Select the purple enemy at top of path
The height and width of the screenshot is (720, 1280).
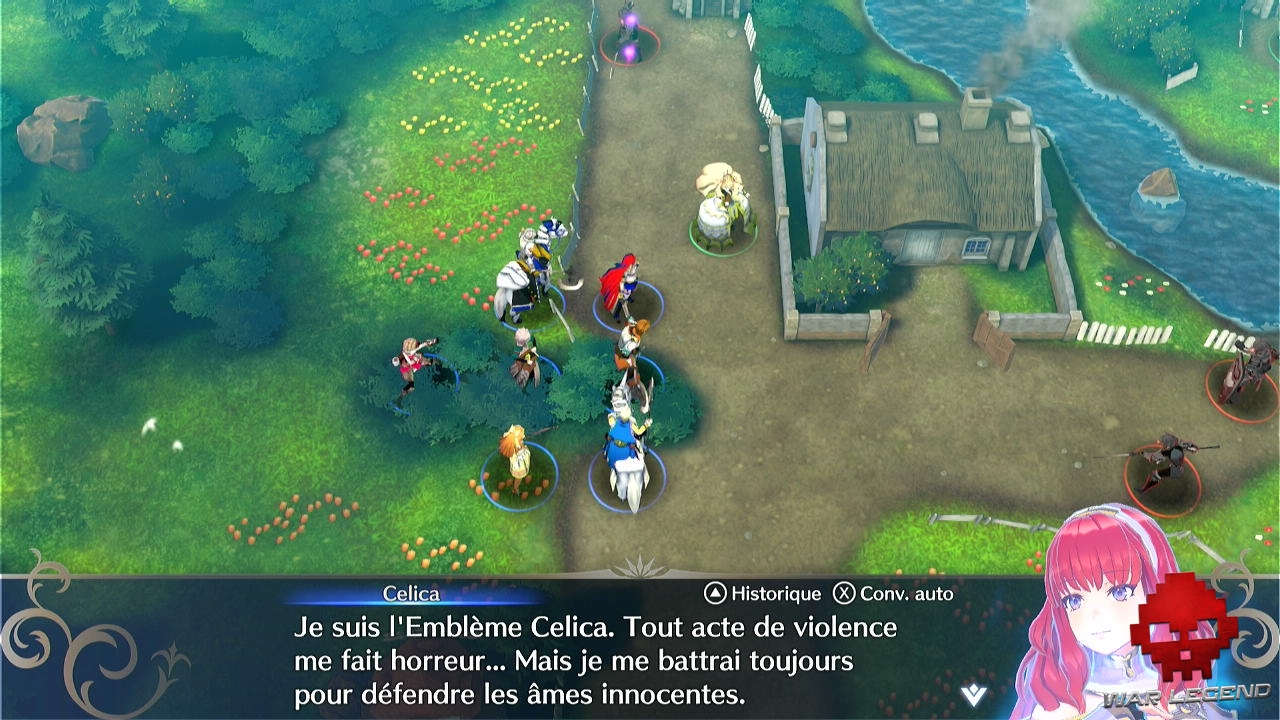(632, 35)
